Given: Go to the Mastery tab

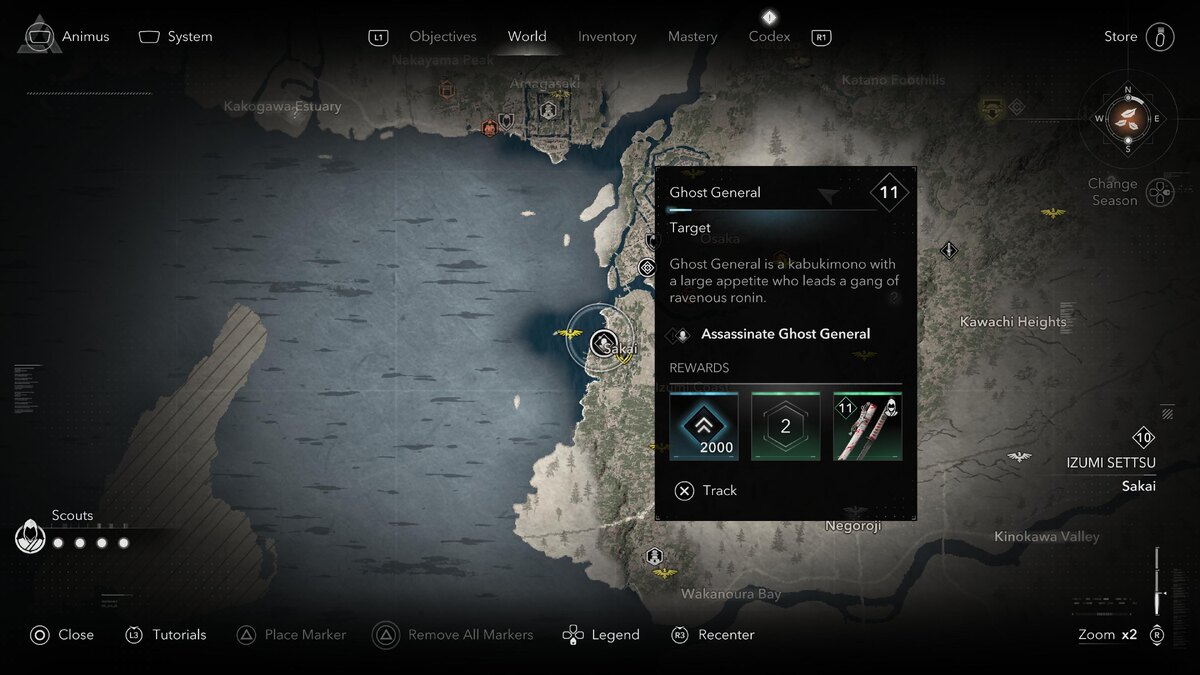Looking at the screenshot, I should click(x=692, y=37).
